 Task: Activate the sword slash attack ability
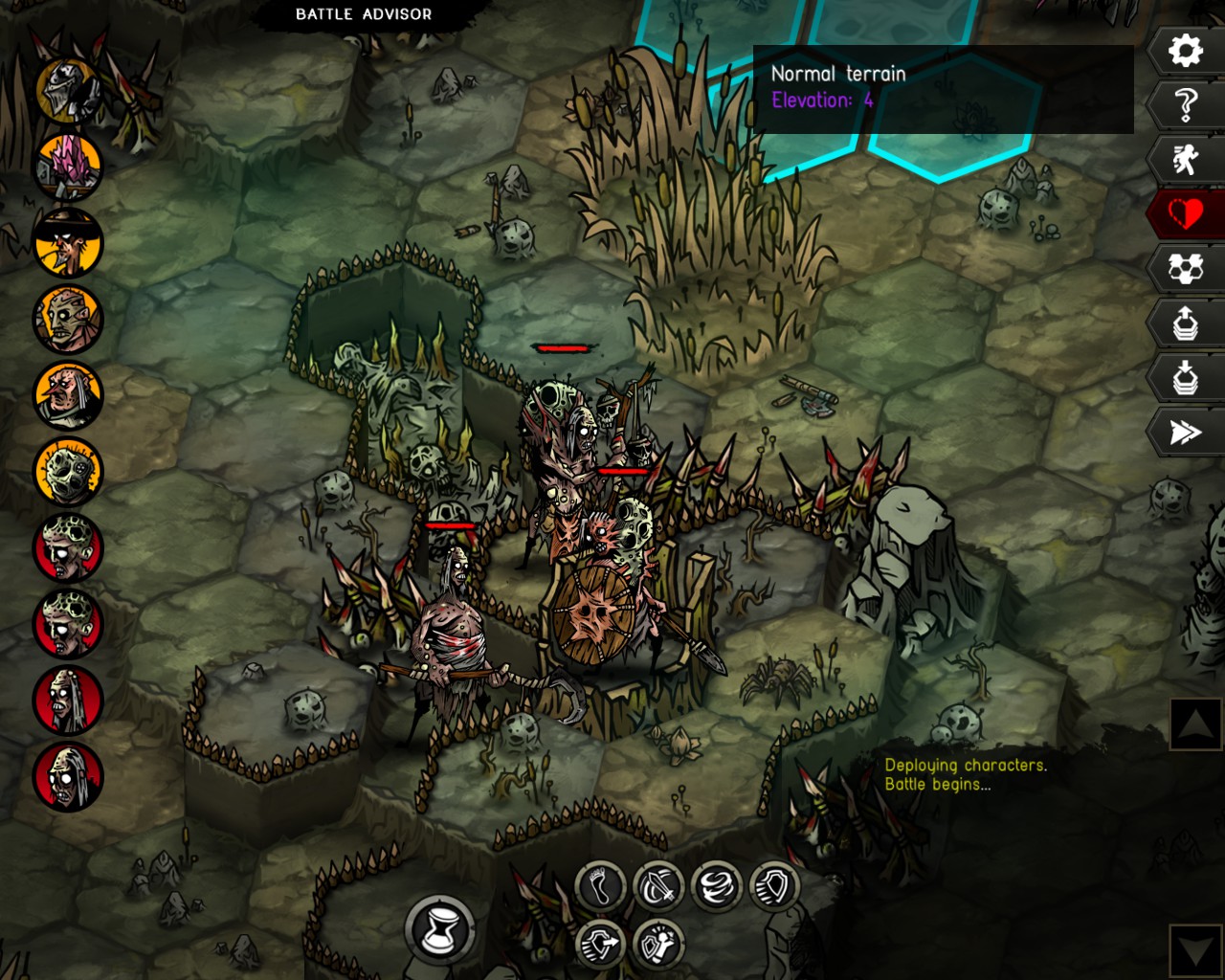(x=658, y=886)
